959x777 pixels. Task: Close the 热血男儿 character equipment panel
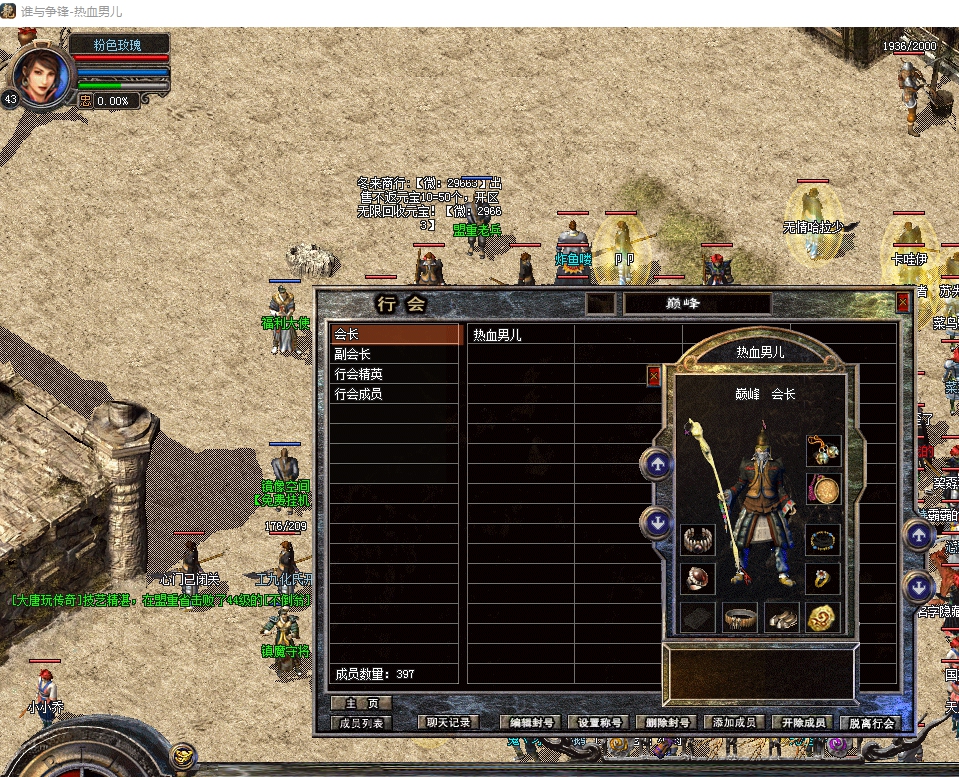coord(654,376)
